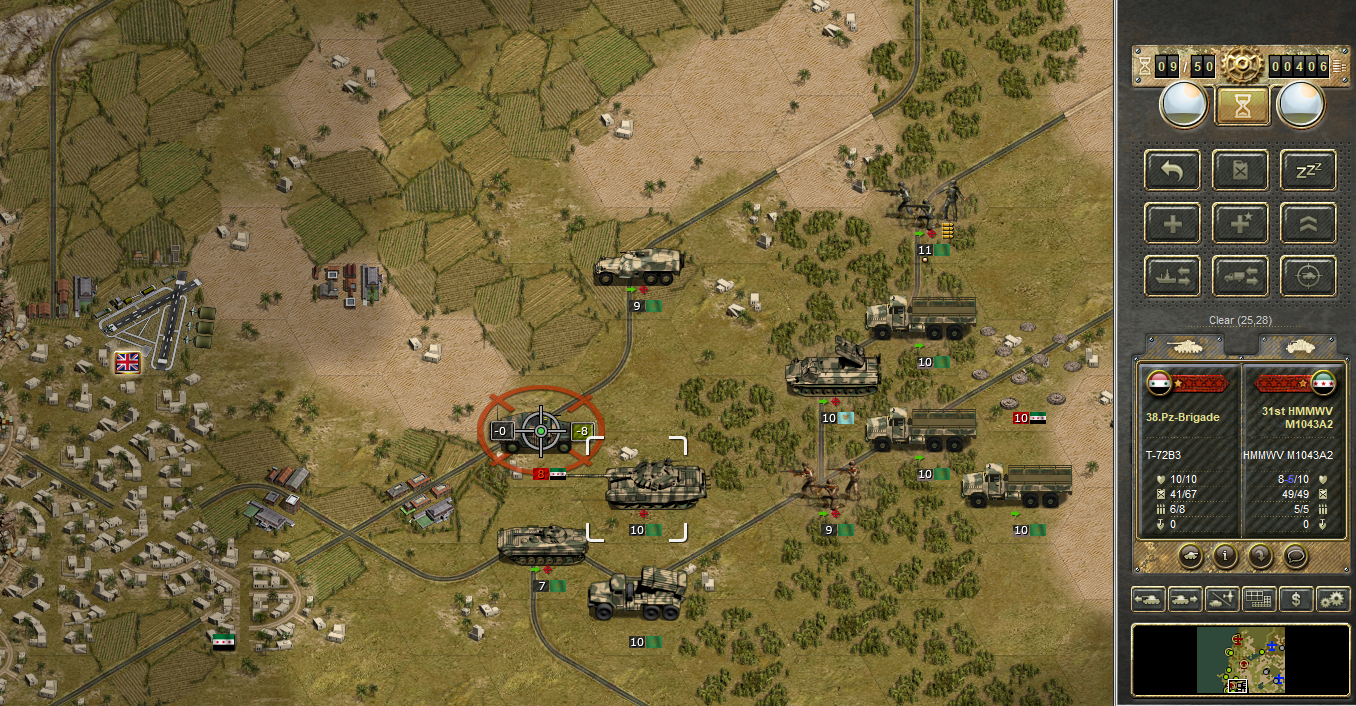Click the tank crosshair button
This screenshot has width=1356, height=706.
point(1308,275)
